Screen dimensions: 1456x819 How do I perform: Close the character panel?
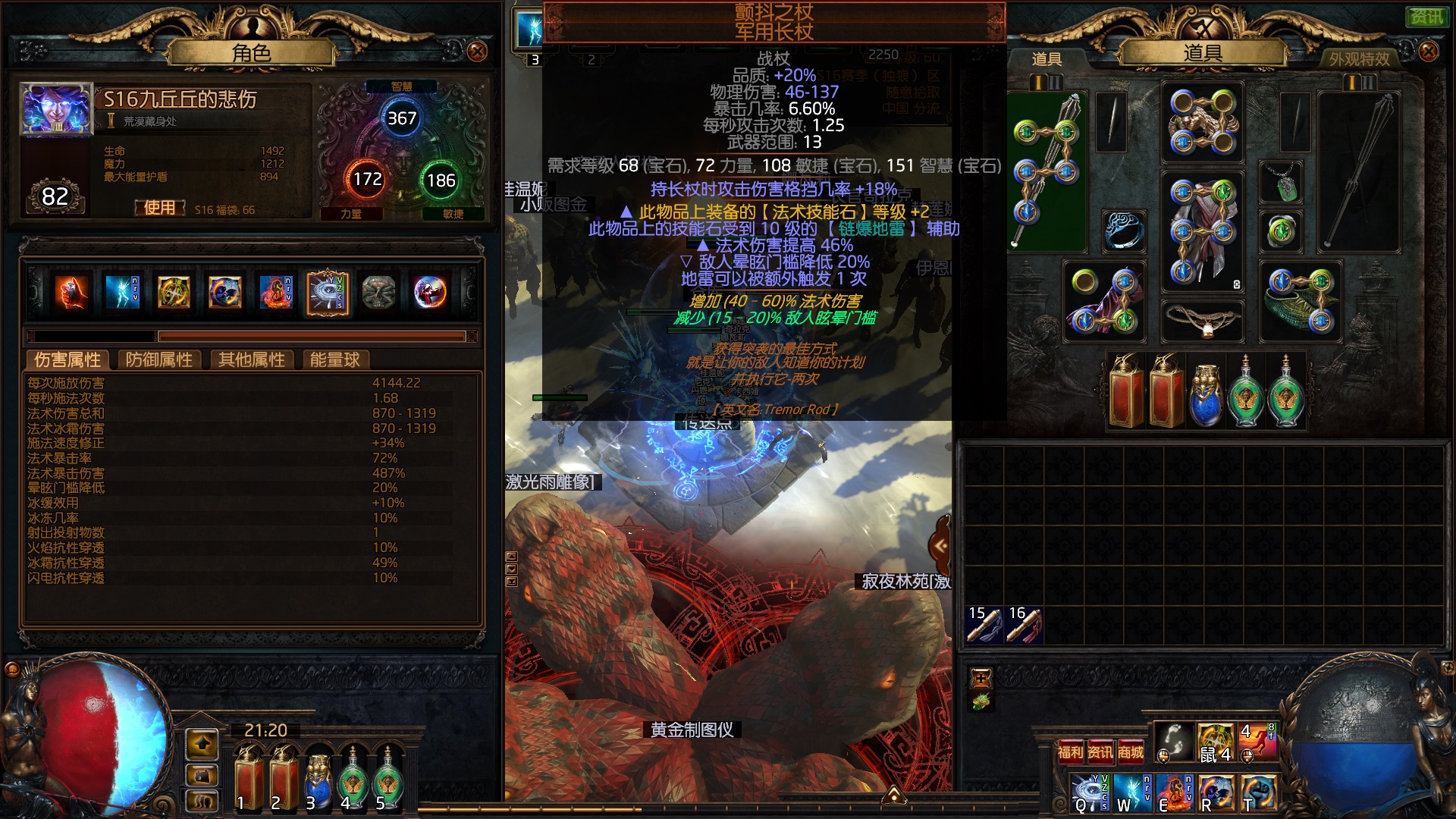pos(477,52)
